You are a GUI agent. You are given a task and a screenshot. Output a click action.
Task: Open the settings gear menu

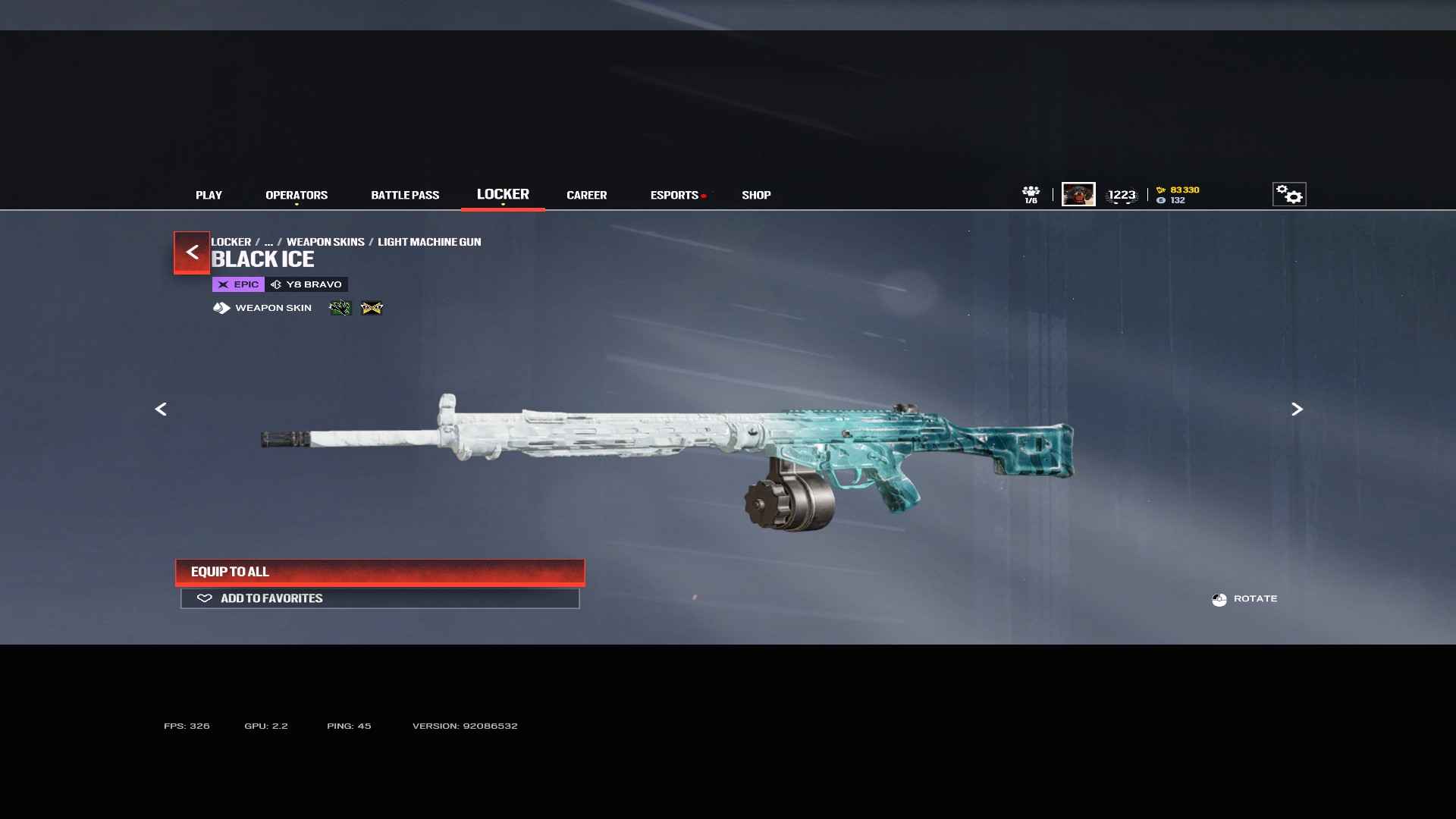pyautogui.click(x=1289, y=194)
